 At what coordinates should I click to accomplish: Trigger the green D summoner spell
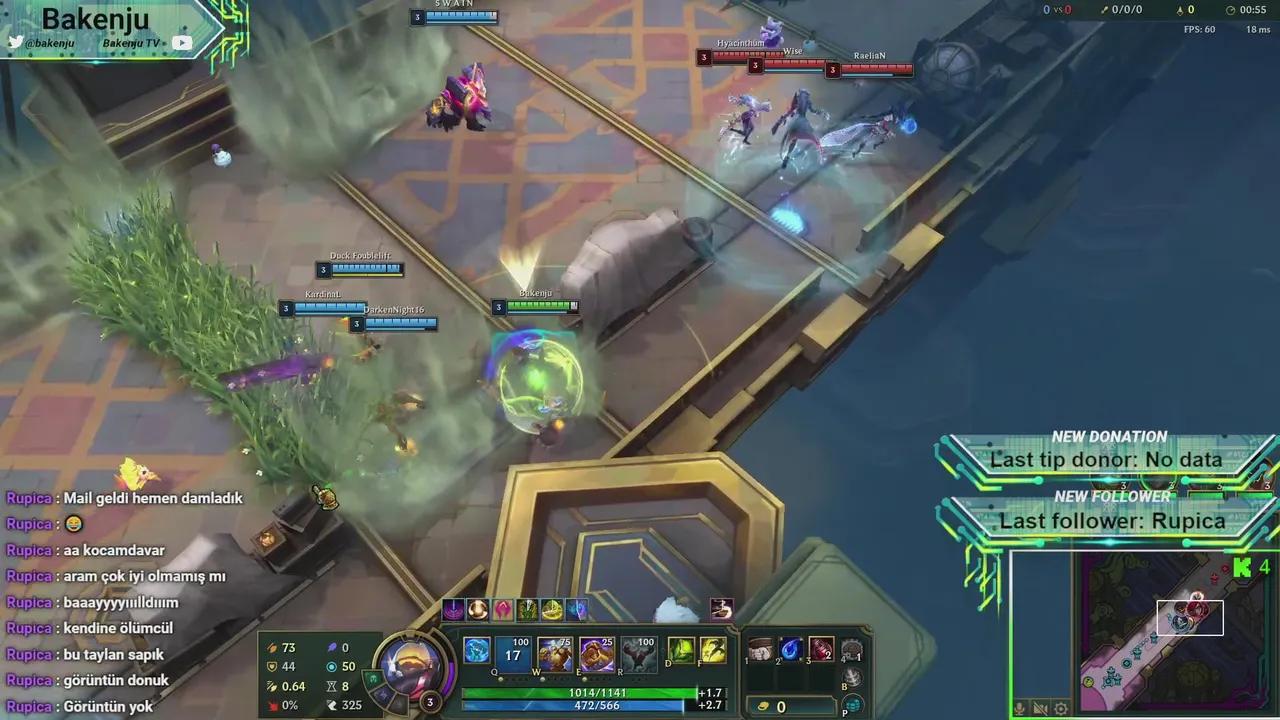tap(681, 650)
